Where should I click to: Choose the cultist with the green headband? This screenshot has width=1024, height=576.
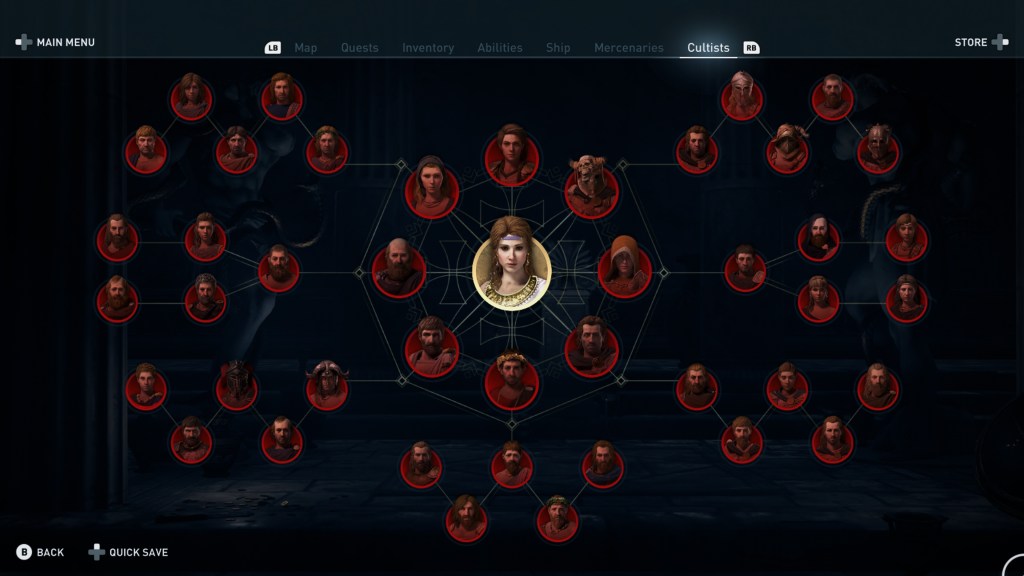pyautogui.click(x=557, y=520)
